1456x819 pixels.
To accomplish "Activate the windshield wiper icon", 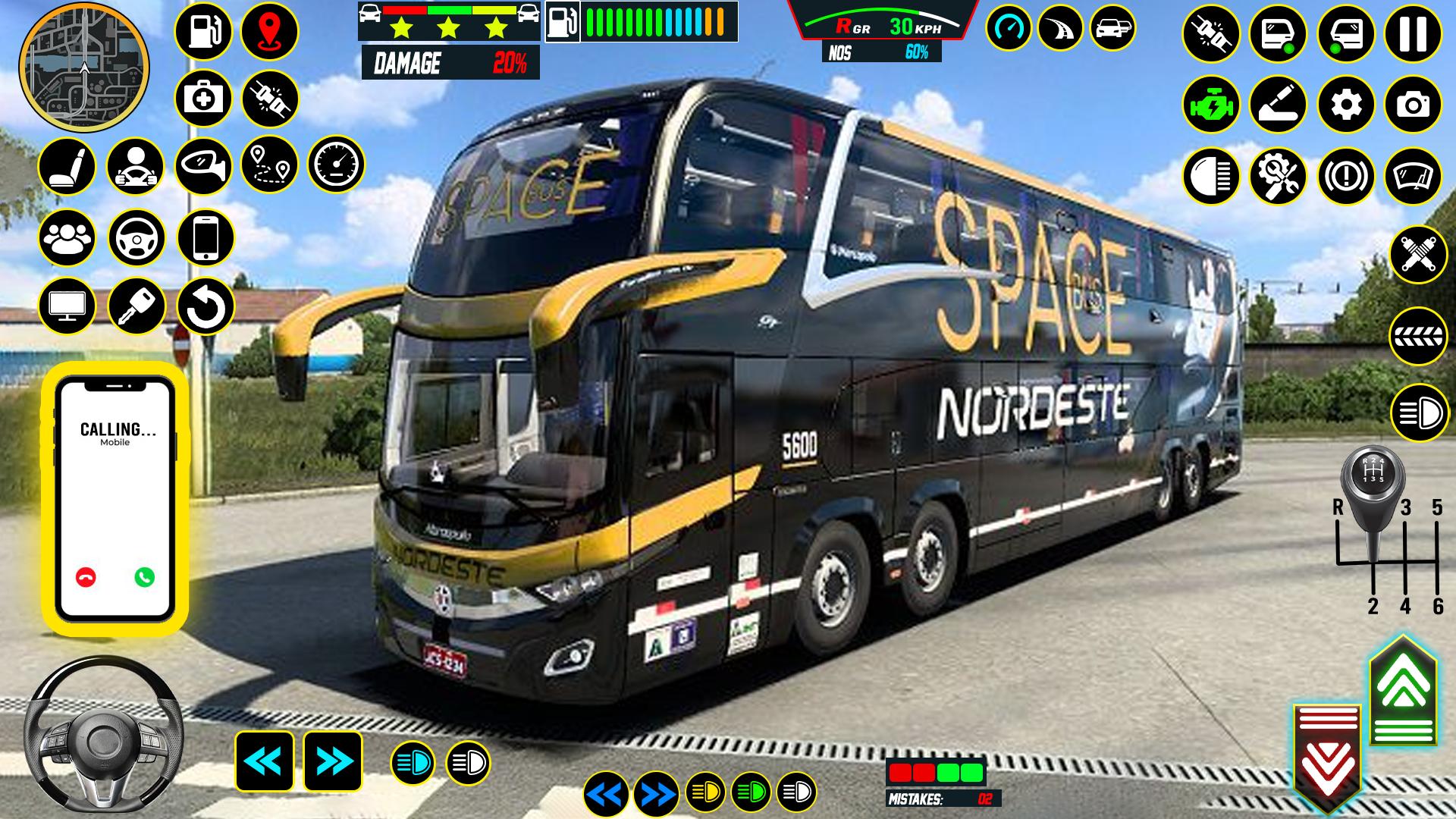I will pos(1413,176).
